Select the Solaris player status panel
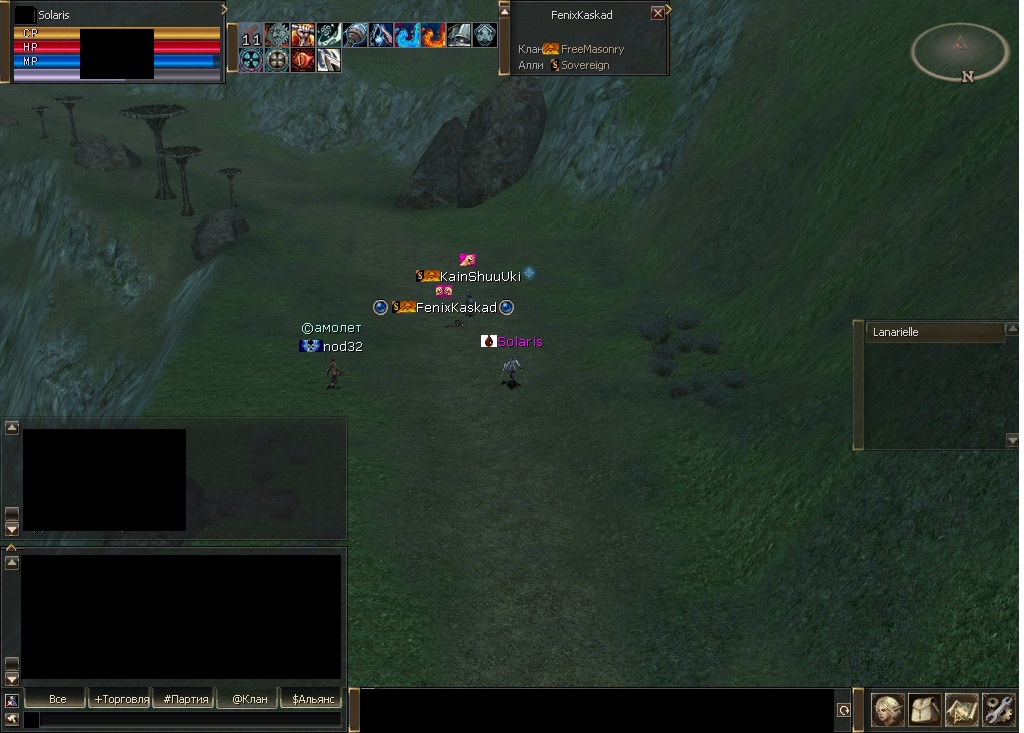Screen dimensions: 1024x733 pos(115,41)
